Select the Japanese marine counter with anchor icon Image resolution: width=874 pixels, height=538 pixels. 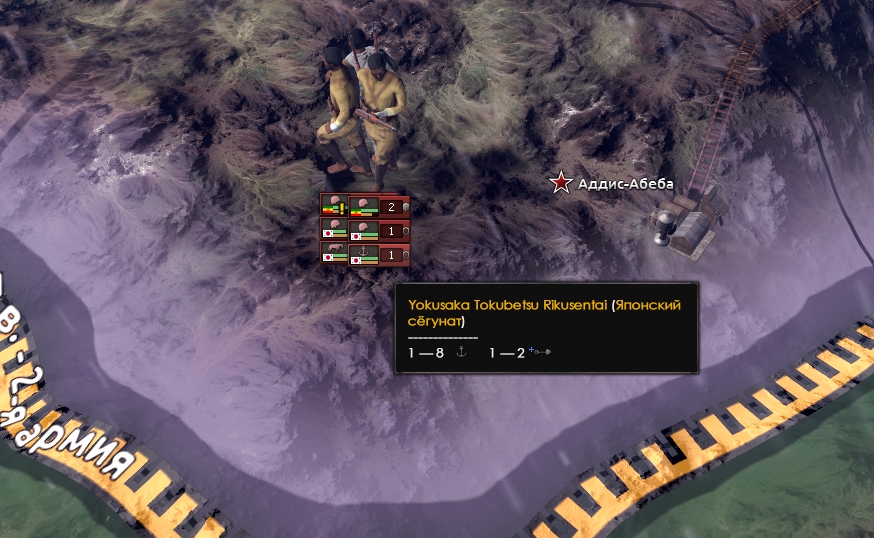pyautogui.click(x=379, y=255)
